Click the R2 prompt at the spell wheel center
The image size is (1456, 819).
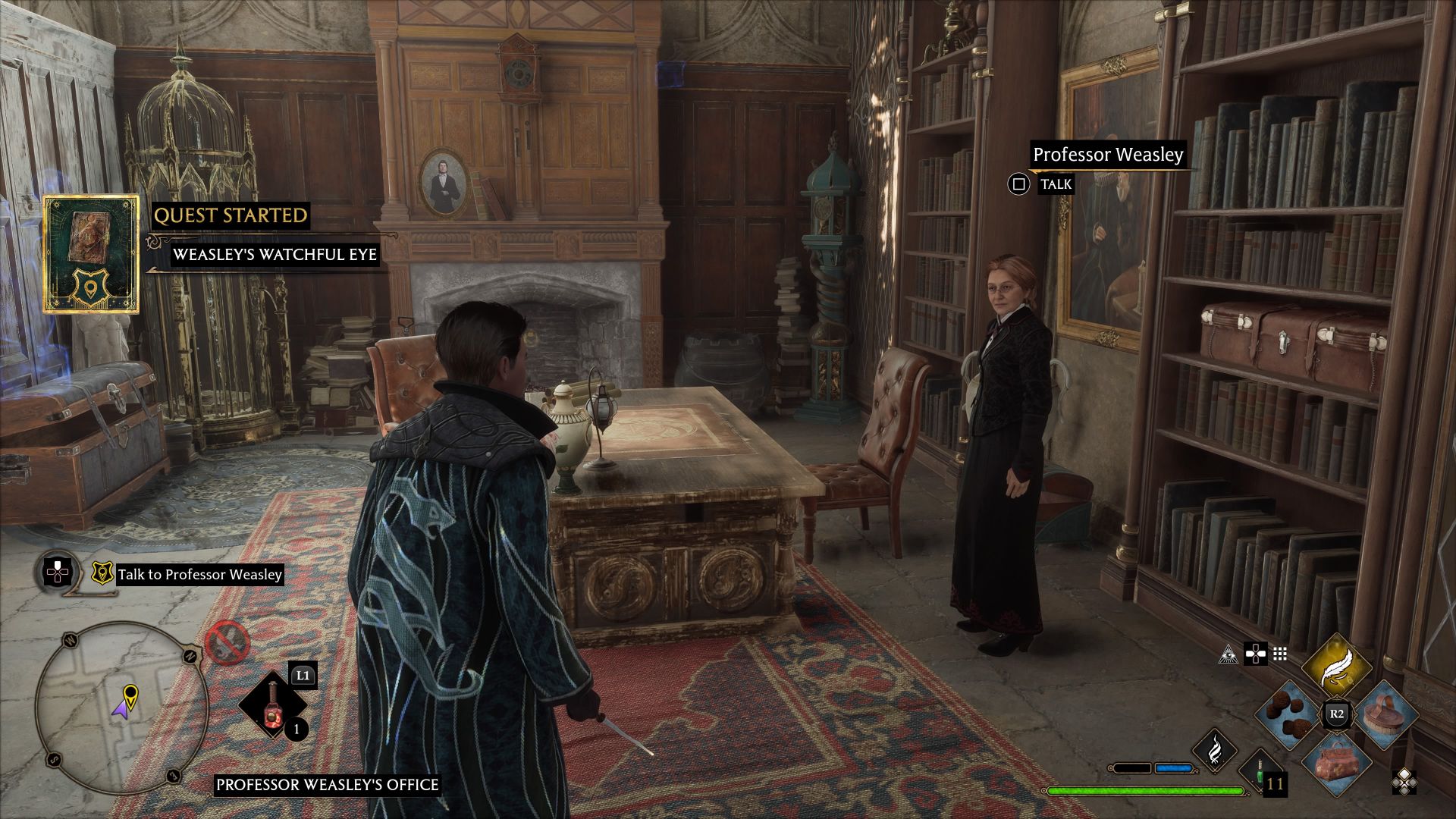tap(1337, 713)
